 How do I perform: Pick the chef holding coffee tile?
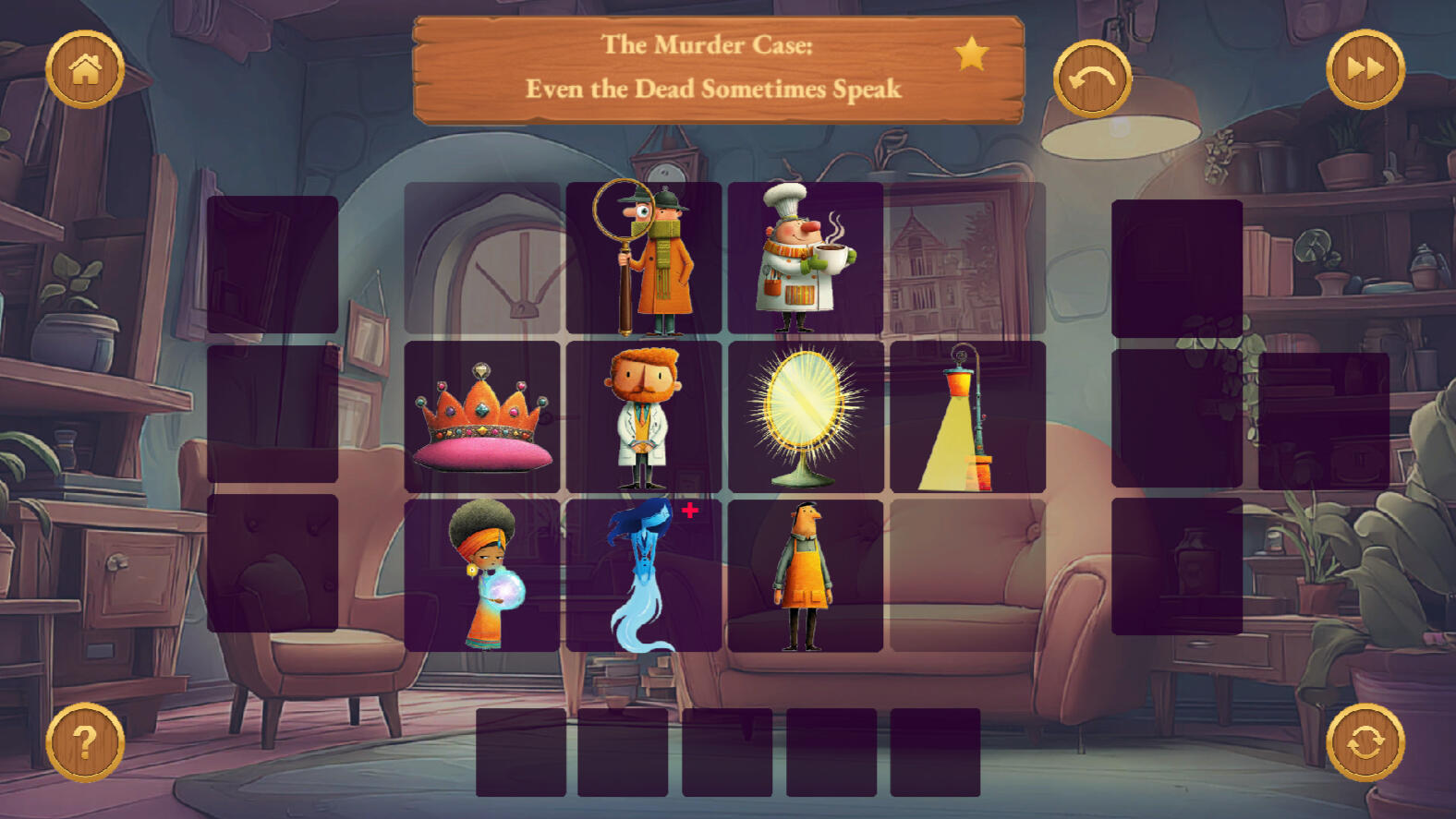click(805, 258)
